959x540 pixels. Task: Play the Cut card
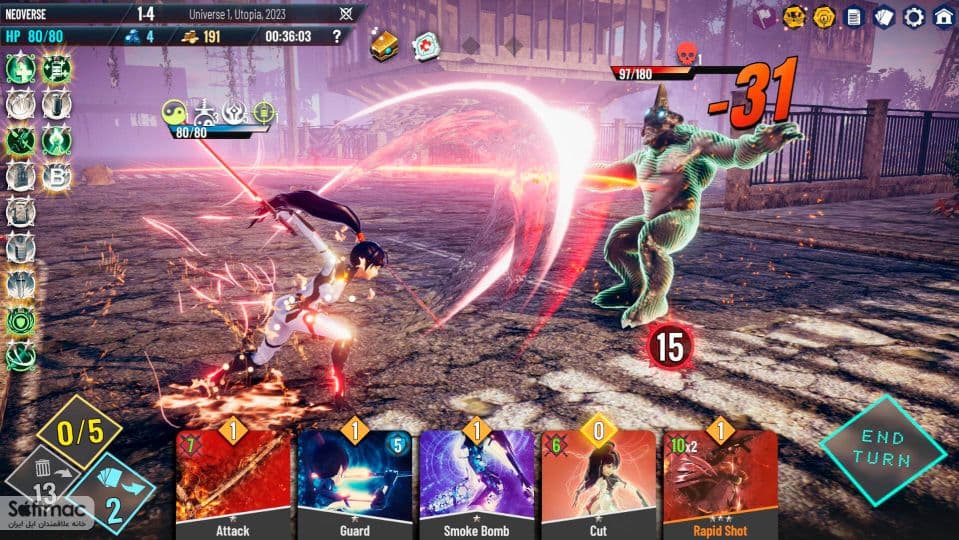click(598, 480)
